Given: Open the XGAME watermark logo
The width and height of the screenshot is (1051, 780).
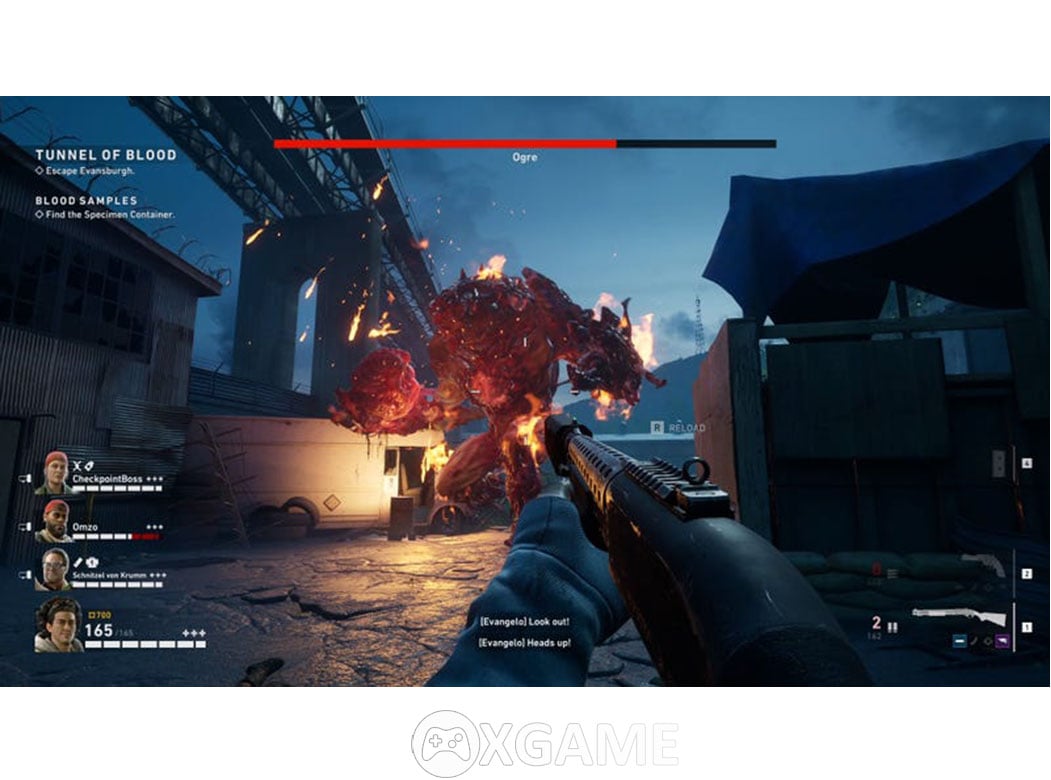Looking at the screenshot, I should tap(545, 743).
